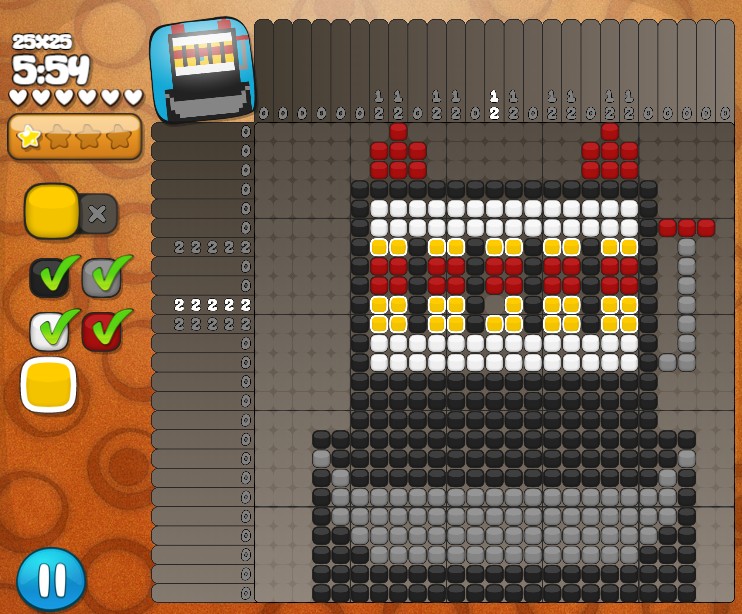
Task: Open the slot machine puzzle preview thumbnail
Action: click(x=203, y=67)
